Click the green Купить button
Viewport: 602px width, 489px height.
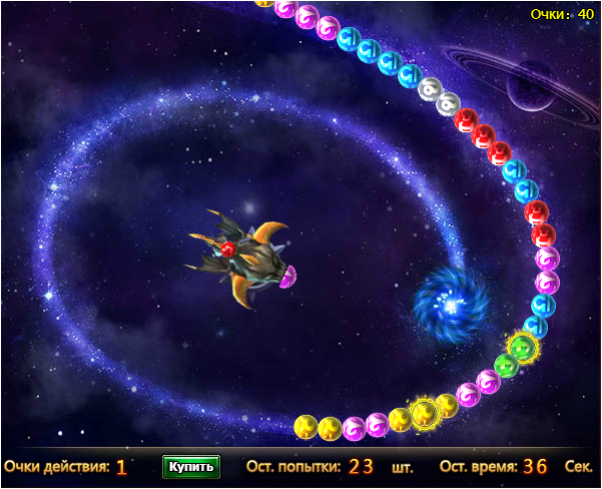(x=190, y=466)
